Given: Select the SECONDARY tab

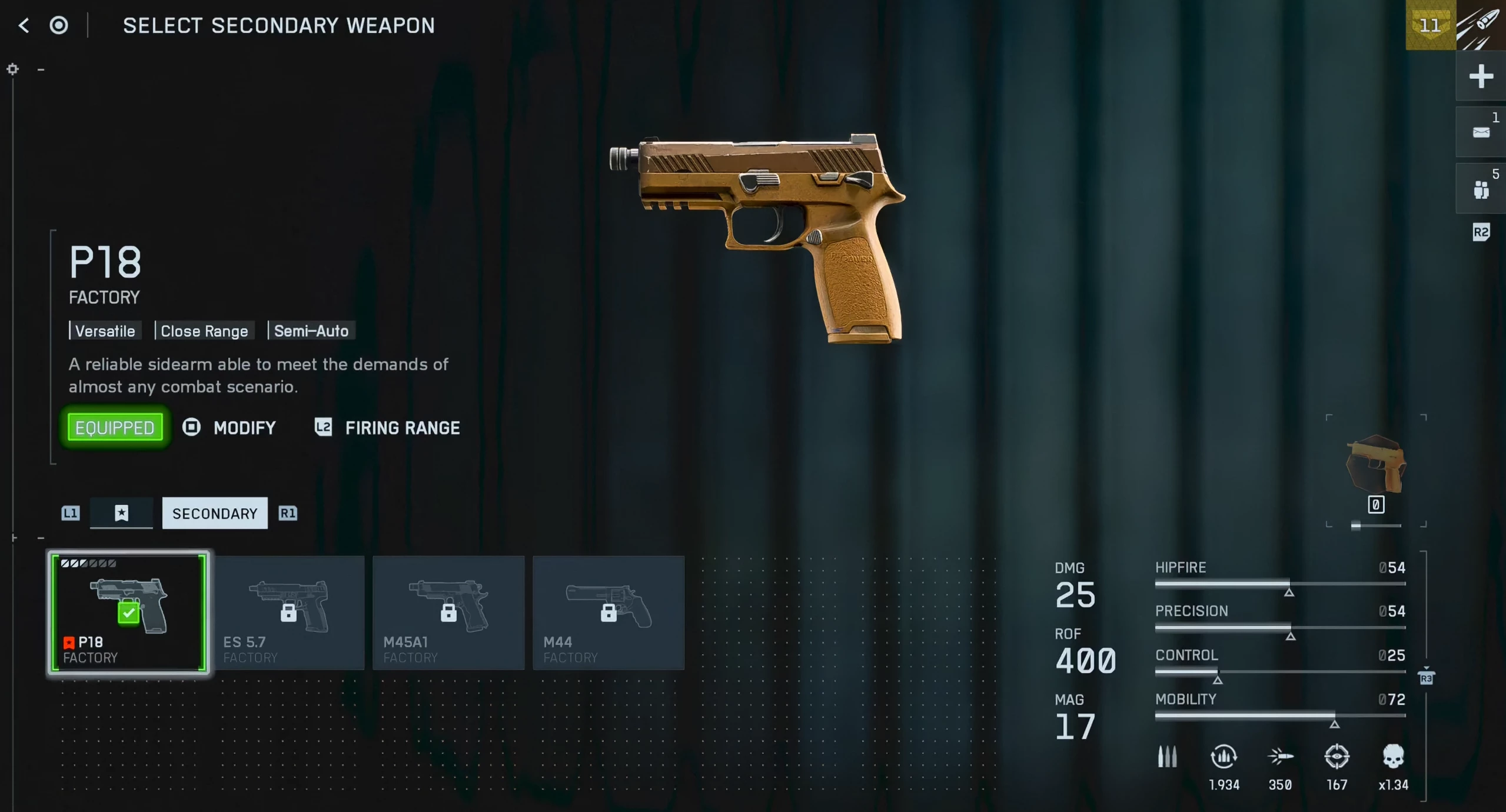Looking at the screenshot, I should click(x=215, y=513).
